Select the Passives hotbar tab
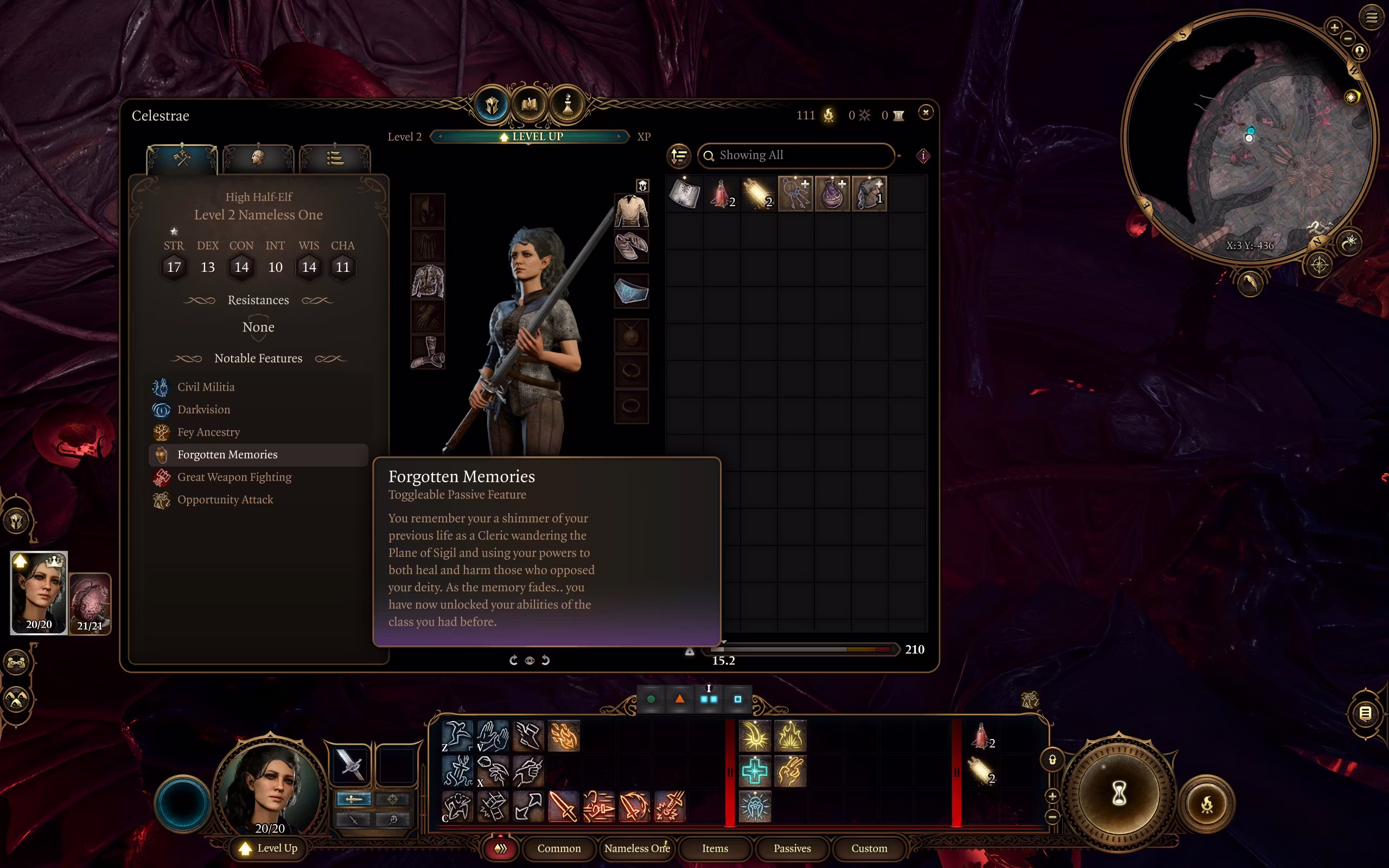1389x868 pixels. click(x=792, y=848)
